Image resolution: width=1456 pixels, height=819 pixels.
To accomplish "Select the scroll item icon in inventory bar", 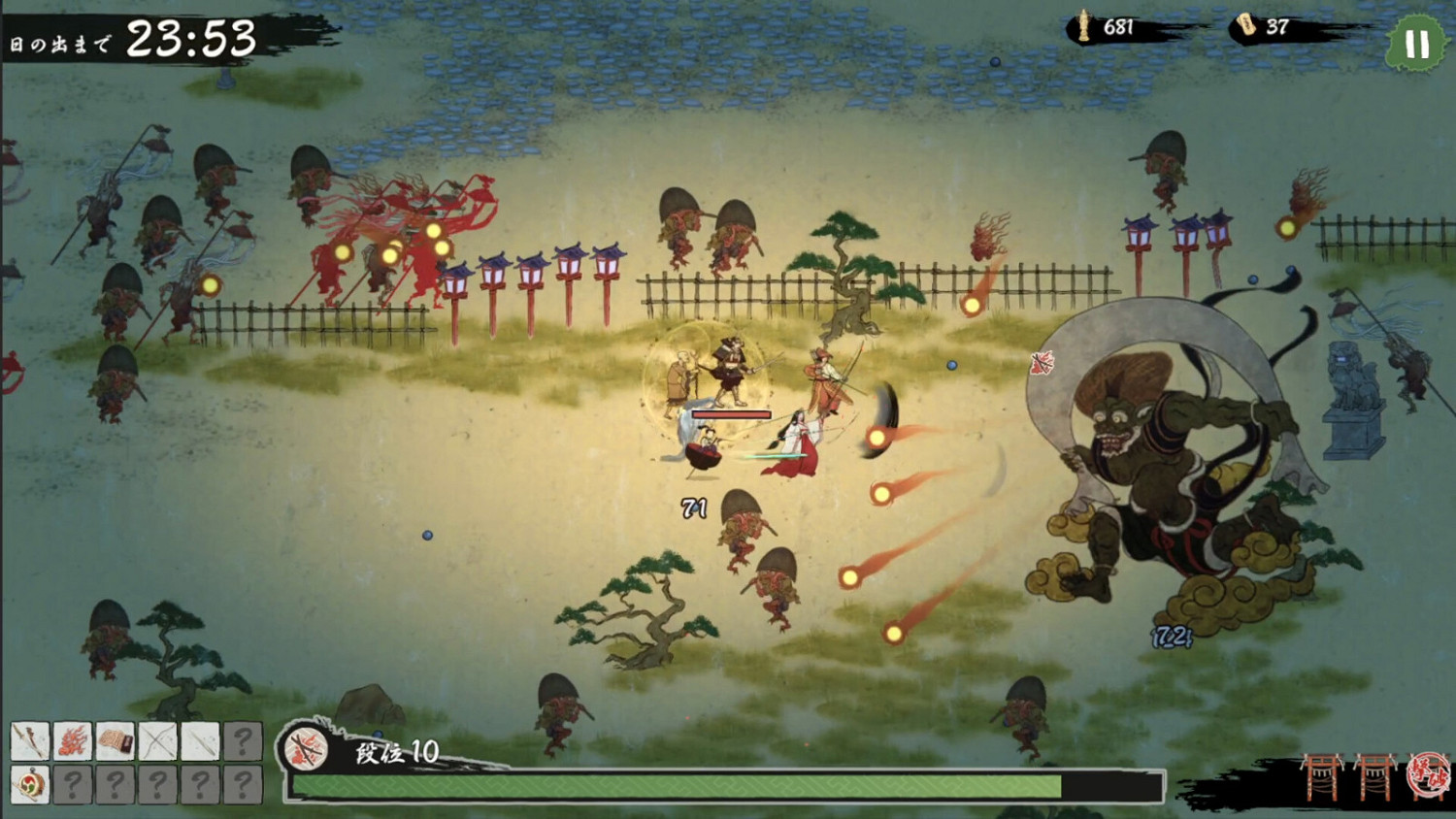I will click(x=115, y=740).
